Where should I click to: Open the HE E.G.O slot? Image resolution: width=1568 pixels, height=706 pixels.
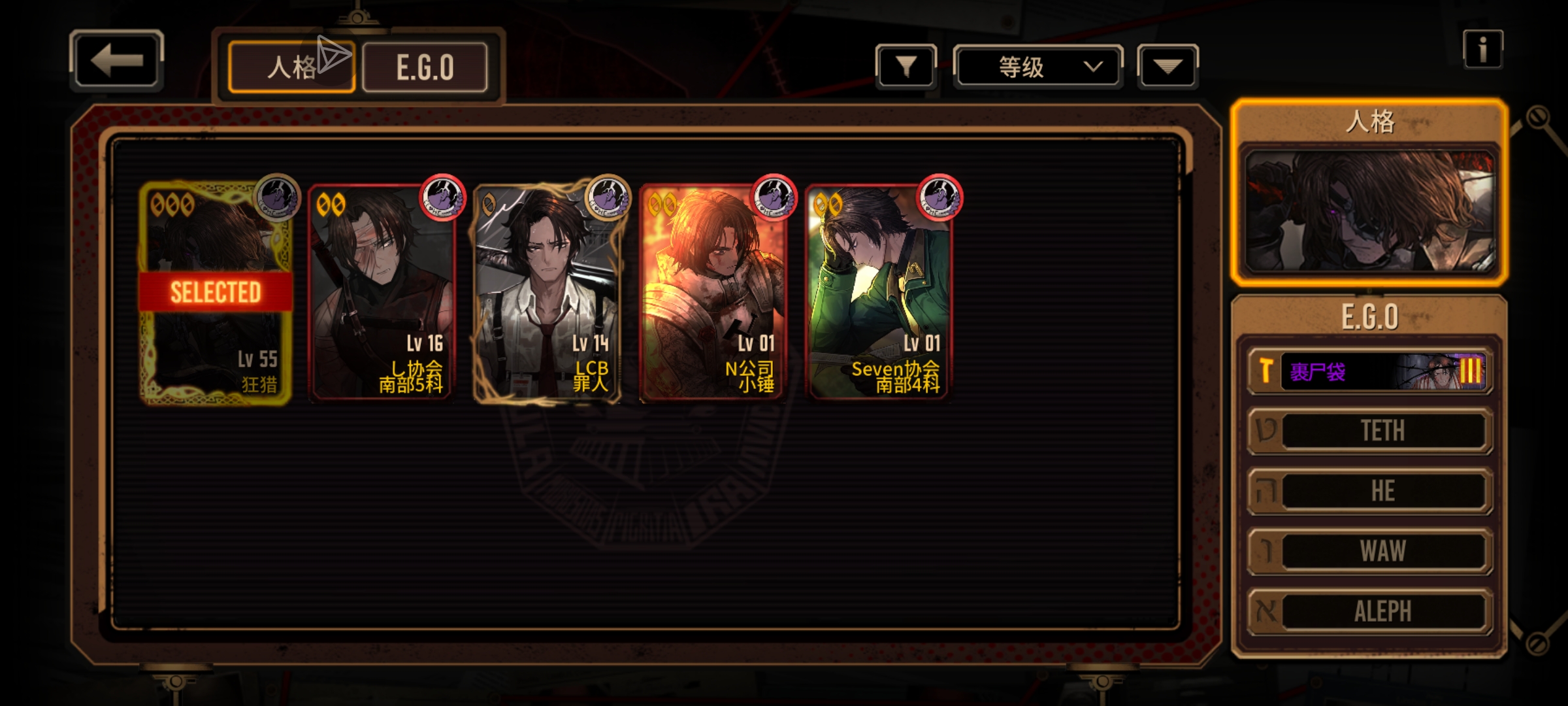pos(1370,491)
